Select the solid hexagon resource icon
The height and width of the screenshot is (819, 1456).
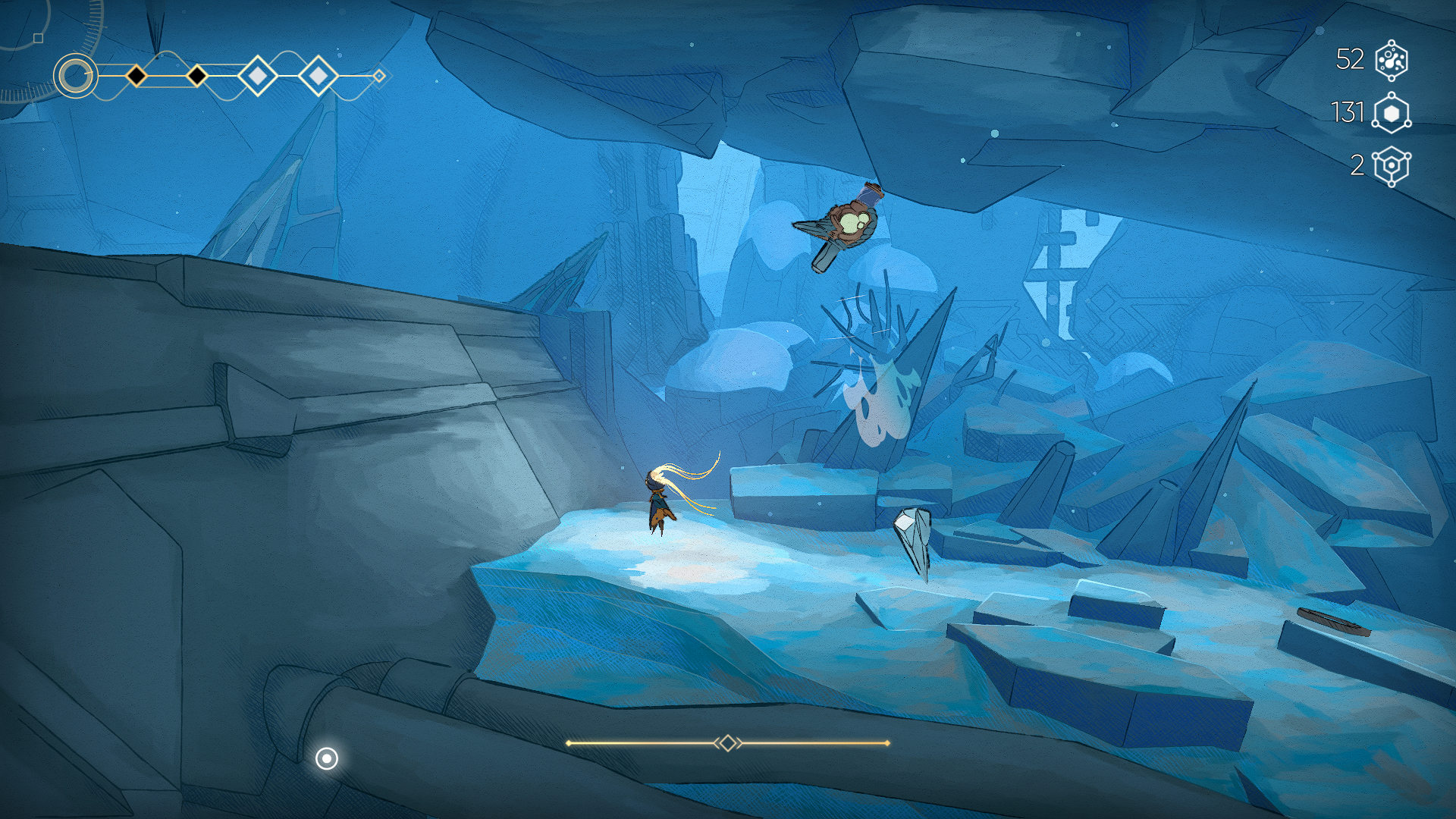point(1392,113)
